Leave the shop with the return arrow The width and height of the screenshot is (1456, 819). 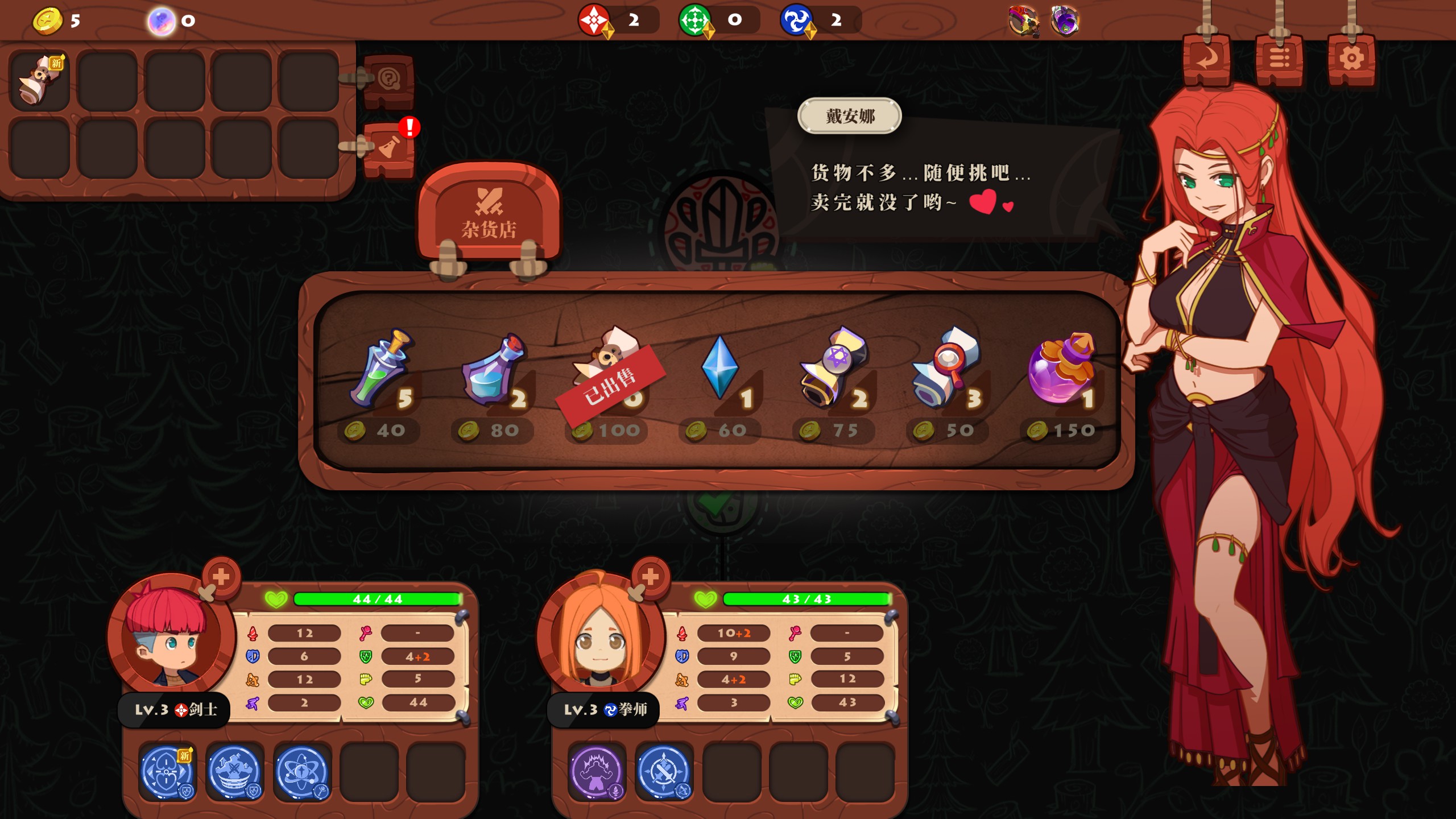1206,60
